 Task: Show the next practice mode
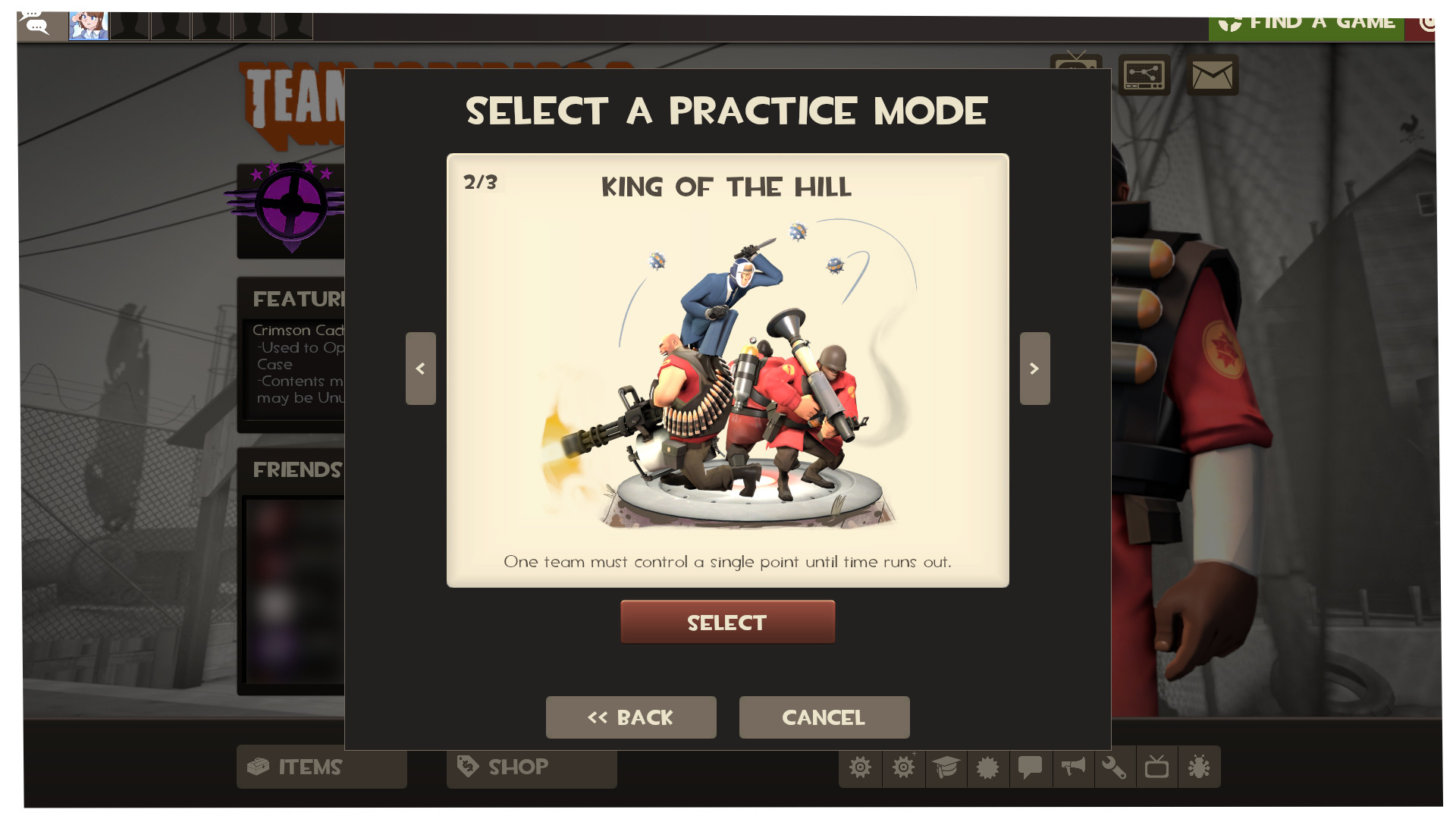tap(1034, 369)
